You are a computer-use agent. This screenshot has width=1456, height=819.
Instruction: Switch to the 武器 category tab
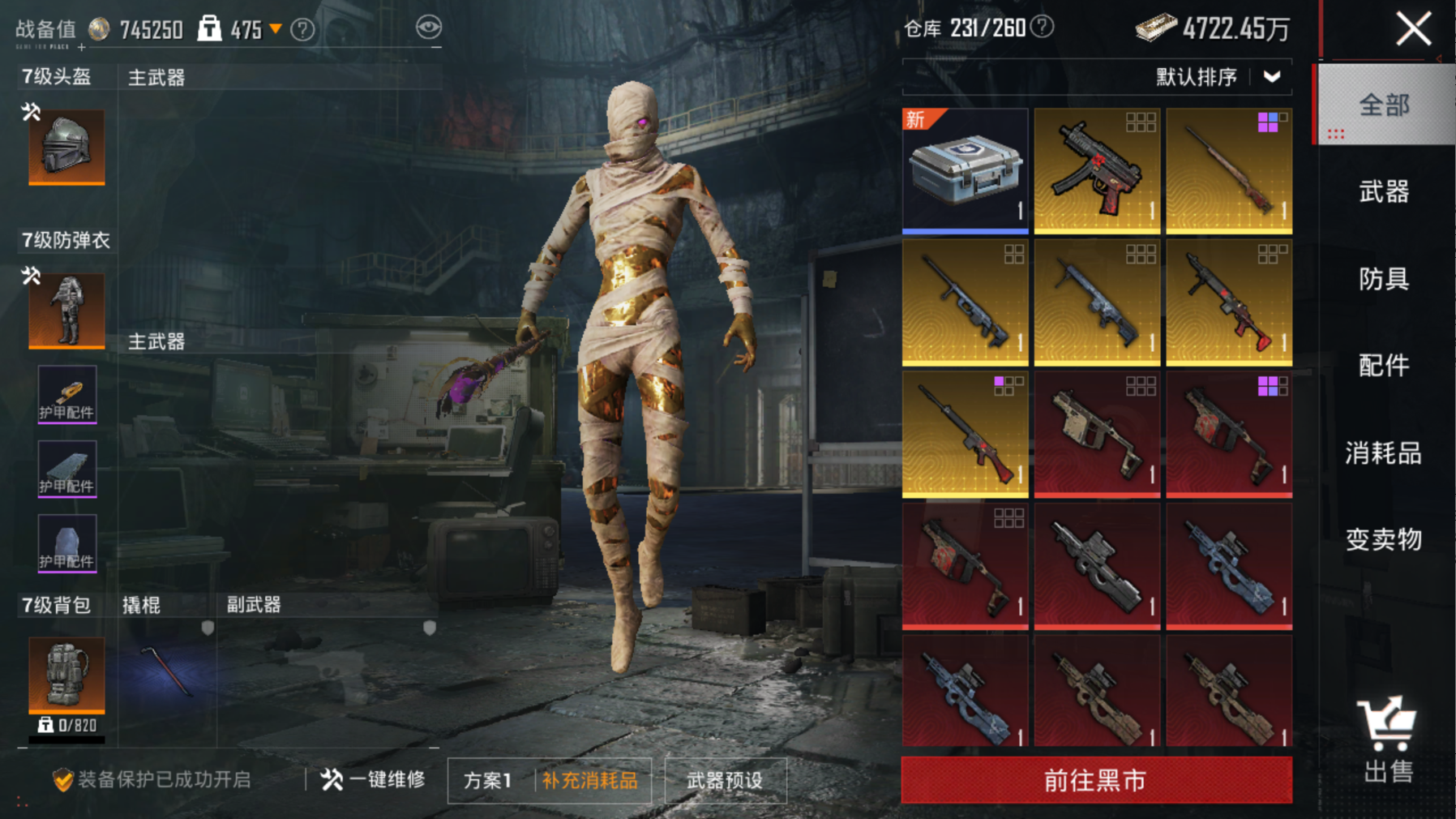click(x=1384, y=192)
